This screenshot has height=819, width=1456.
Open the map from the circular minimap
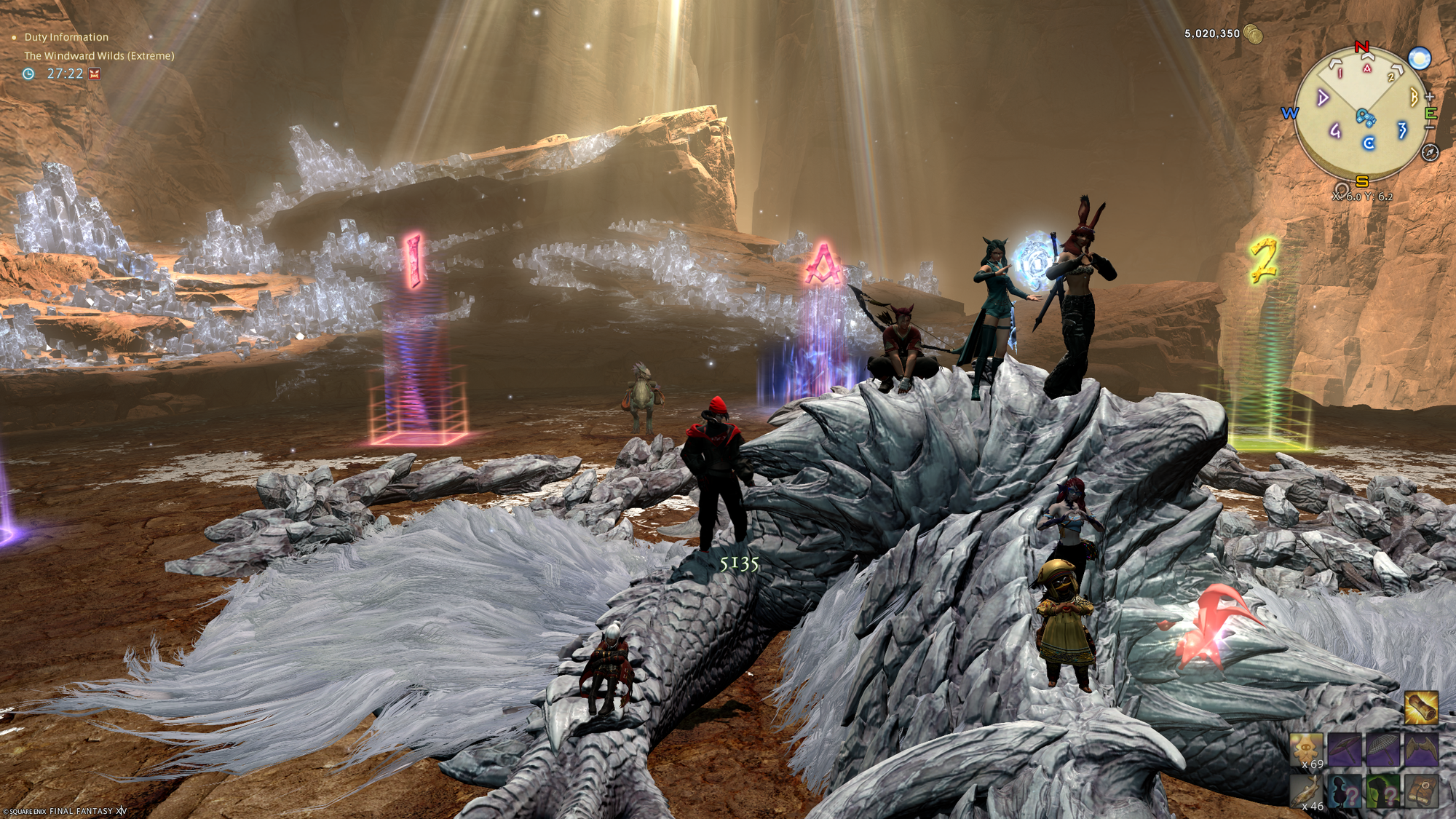pos(1360,113)
